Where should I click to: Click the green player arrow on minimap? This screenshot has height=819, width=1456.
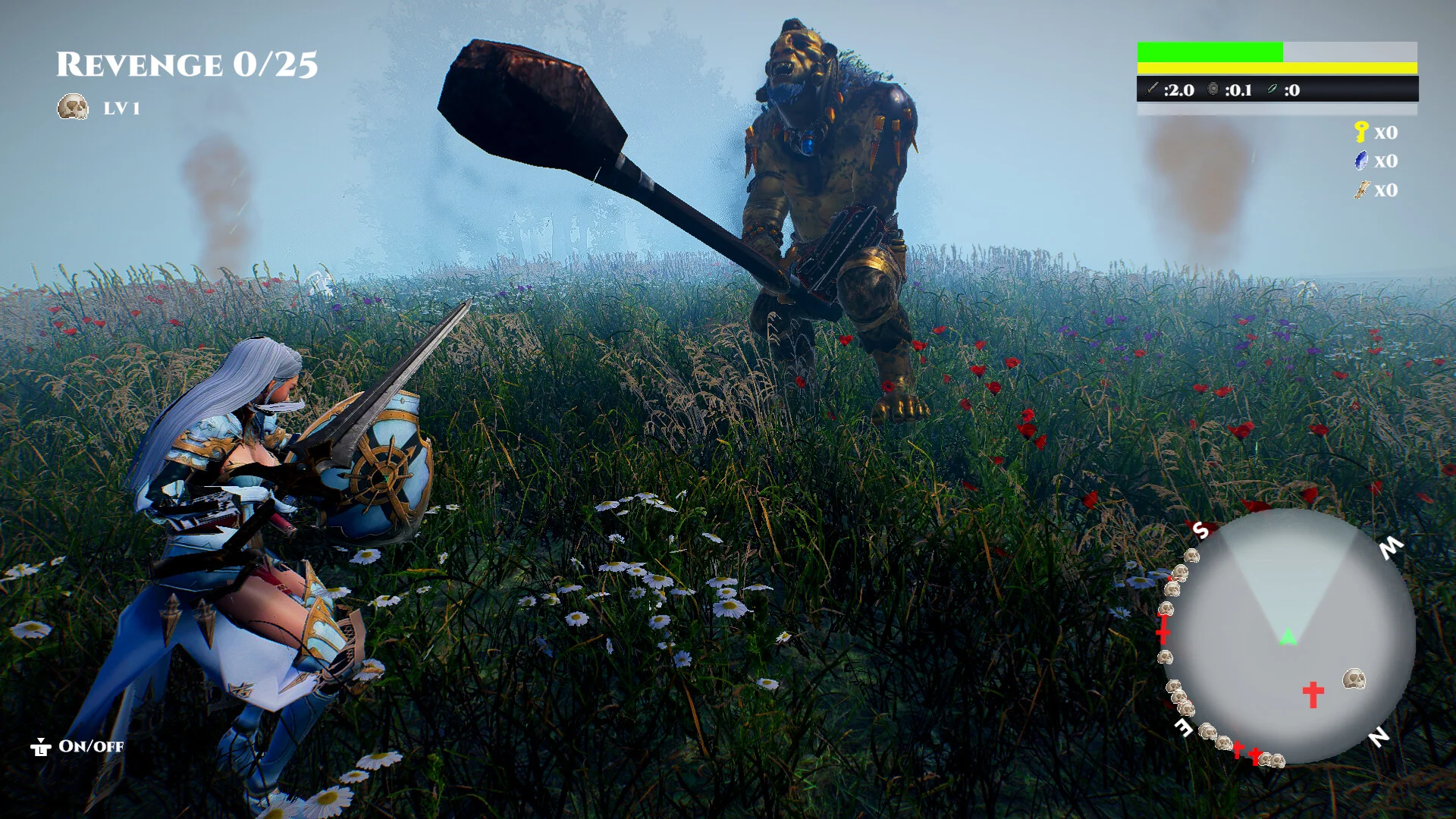click(x=1288, y=637)
